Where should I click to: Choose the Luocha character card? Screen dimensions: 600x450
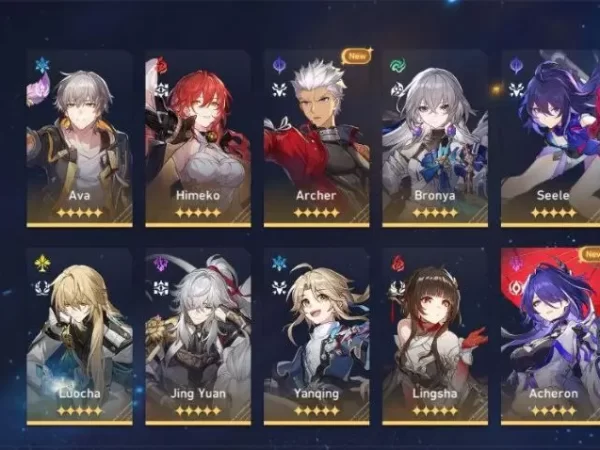click(x=79, y=336)
